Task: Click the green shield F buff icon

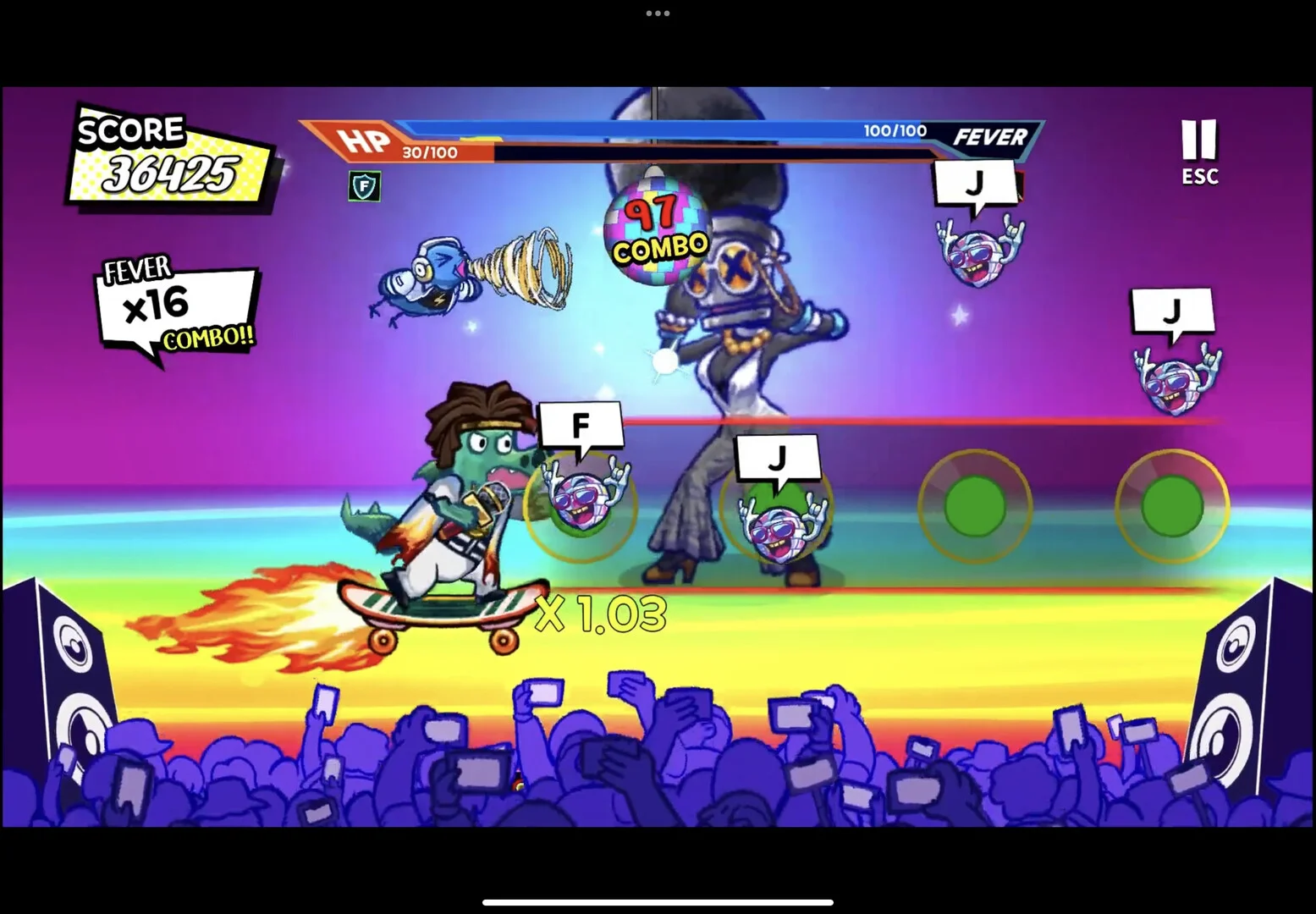Action: (364, 186)
